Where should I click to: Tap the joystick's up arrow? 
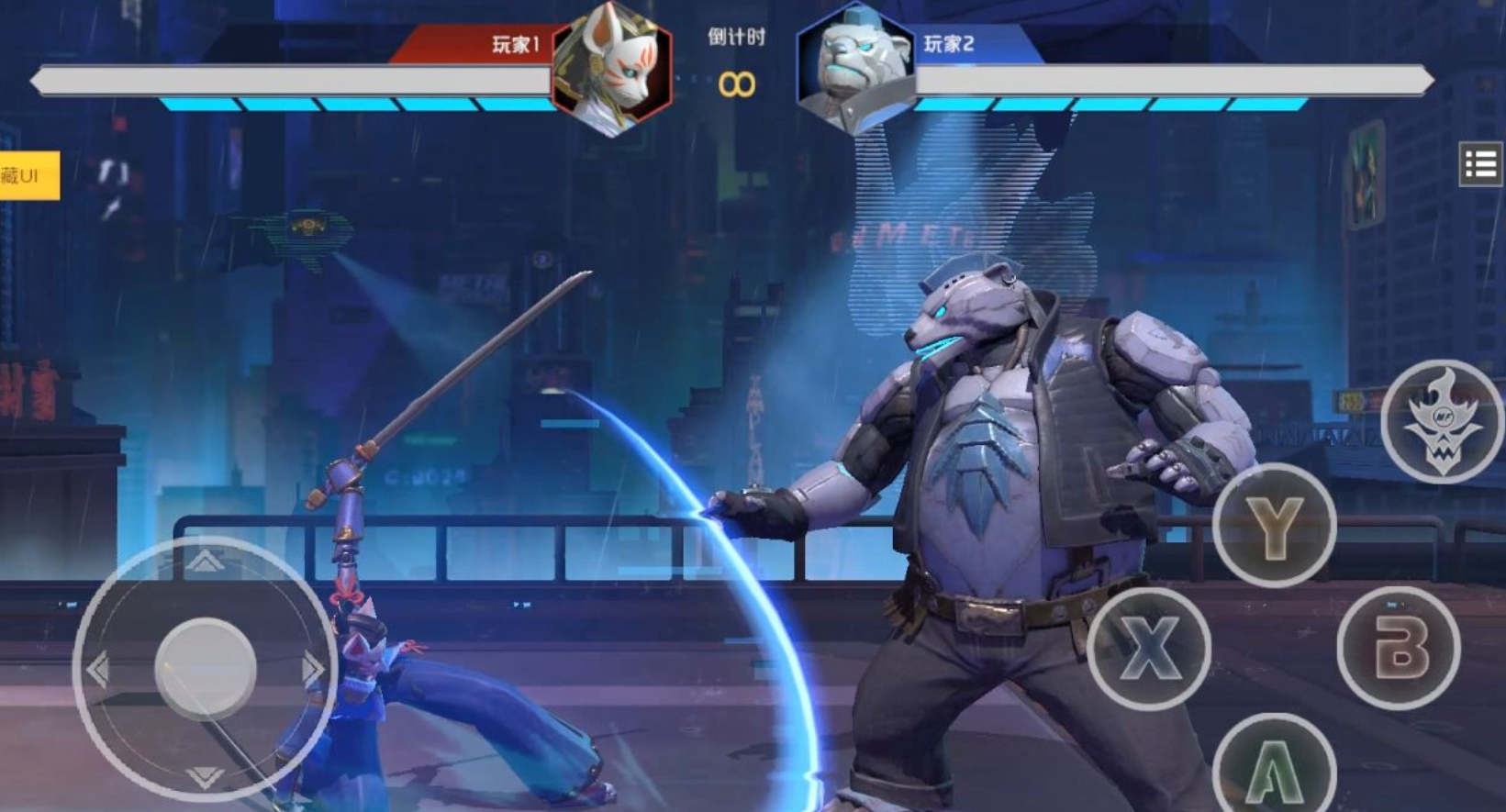pyautogui.click(x=205, y=560)
